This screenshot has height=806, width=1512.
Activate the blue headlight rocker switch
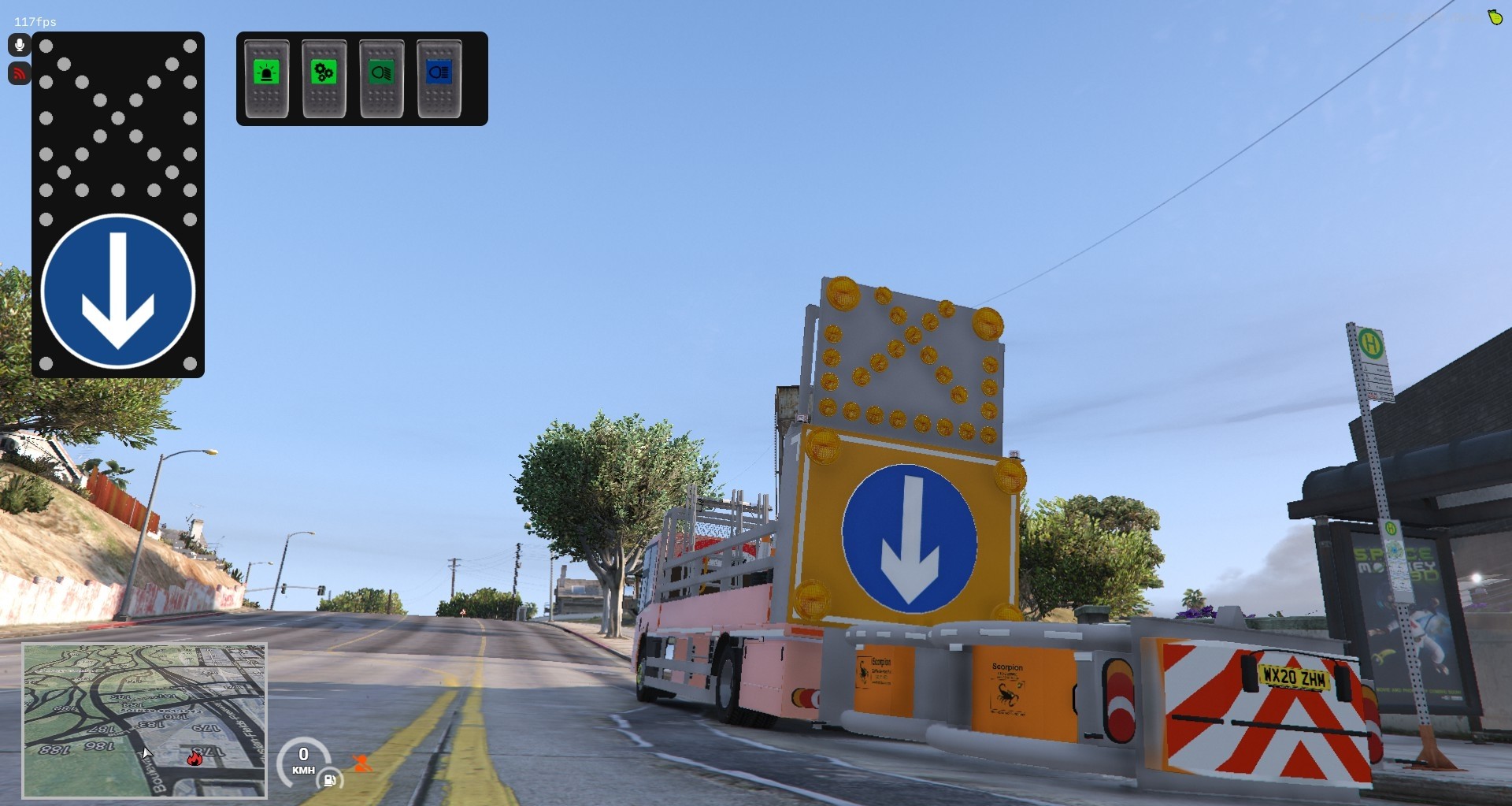(438, 76)
